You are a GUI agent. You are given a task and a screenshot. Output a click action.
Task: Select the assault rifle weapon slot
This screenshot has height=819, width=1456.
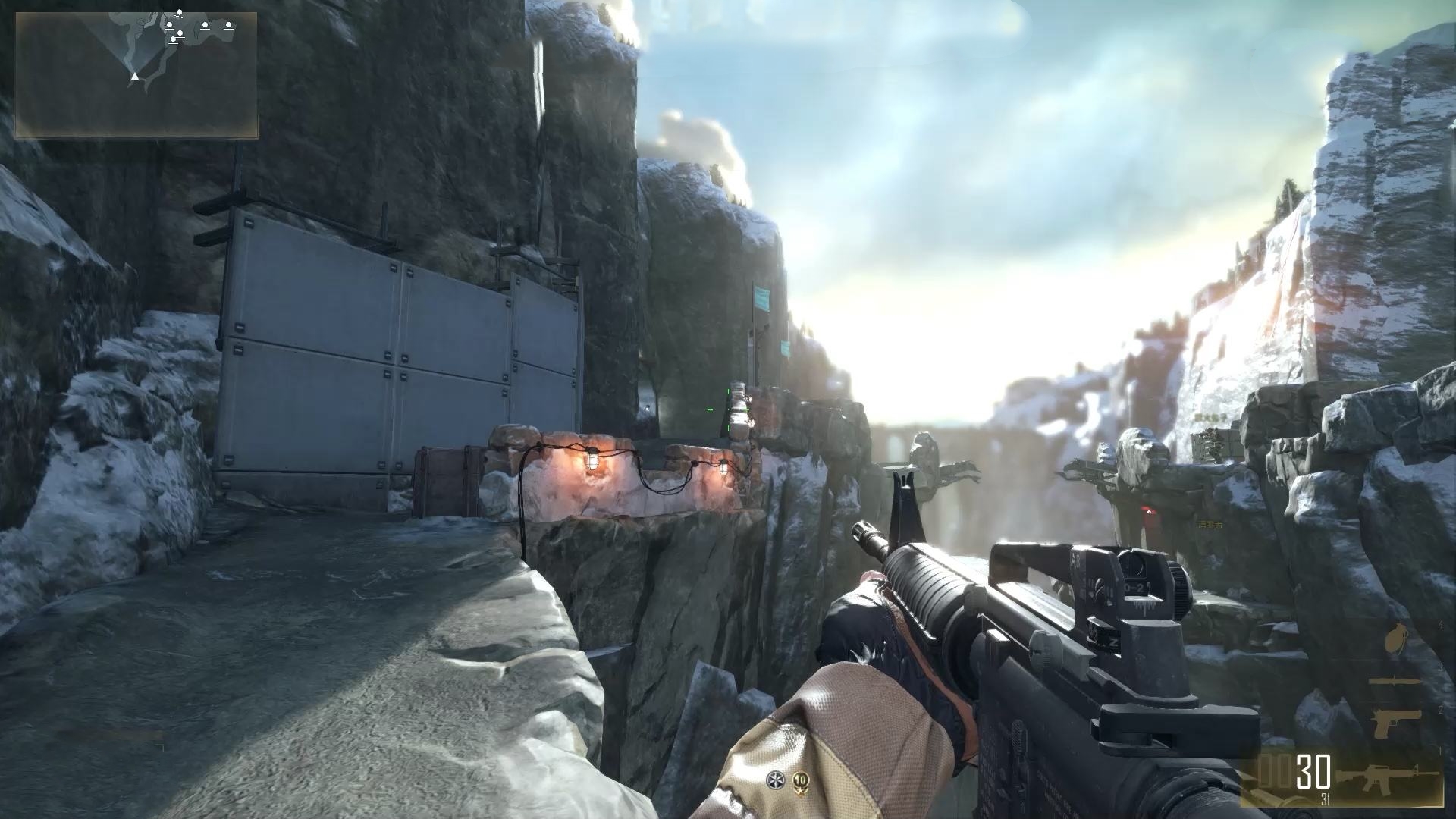(x=1387, y=779)
